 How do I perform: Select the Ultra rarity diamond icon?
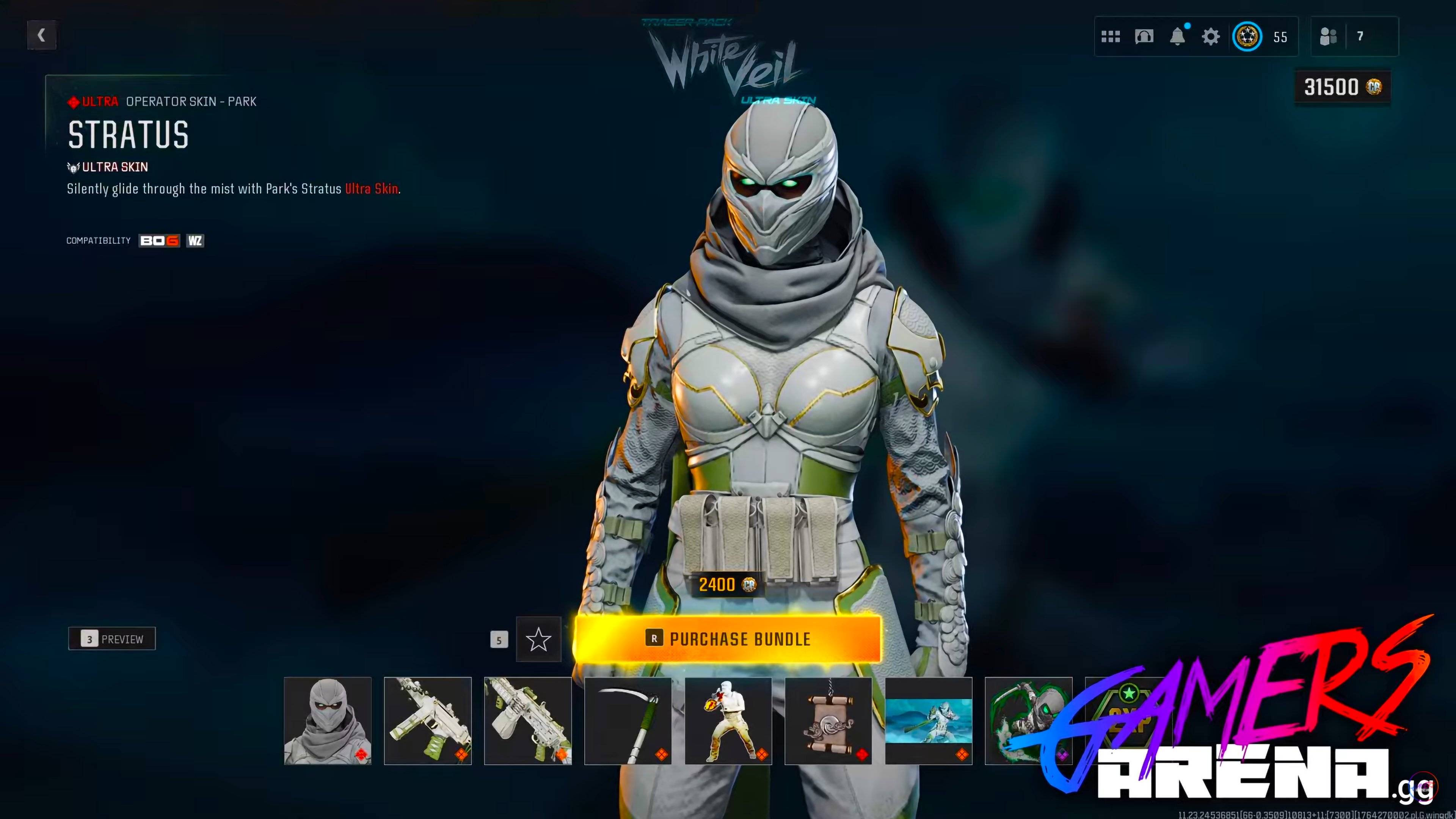point(74,102)
